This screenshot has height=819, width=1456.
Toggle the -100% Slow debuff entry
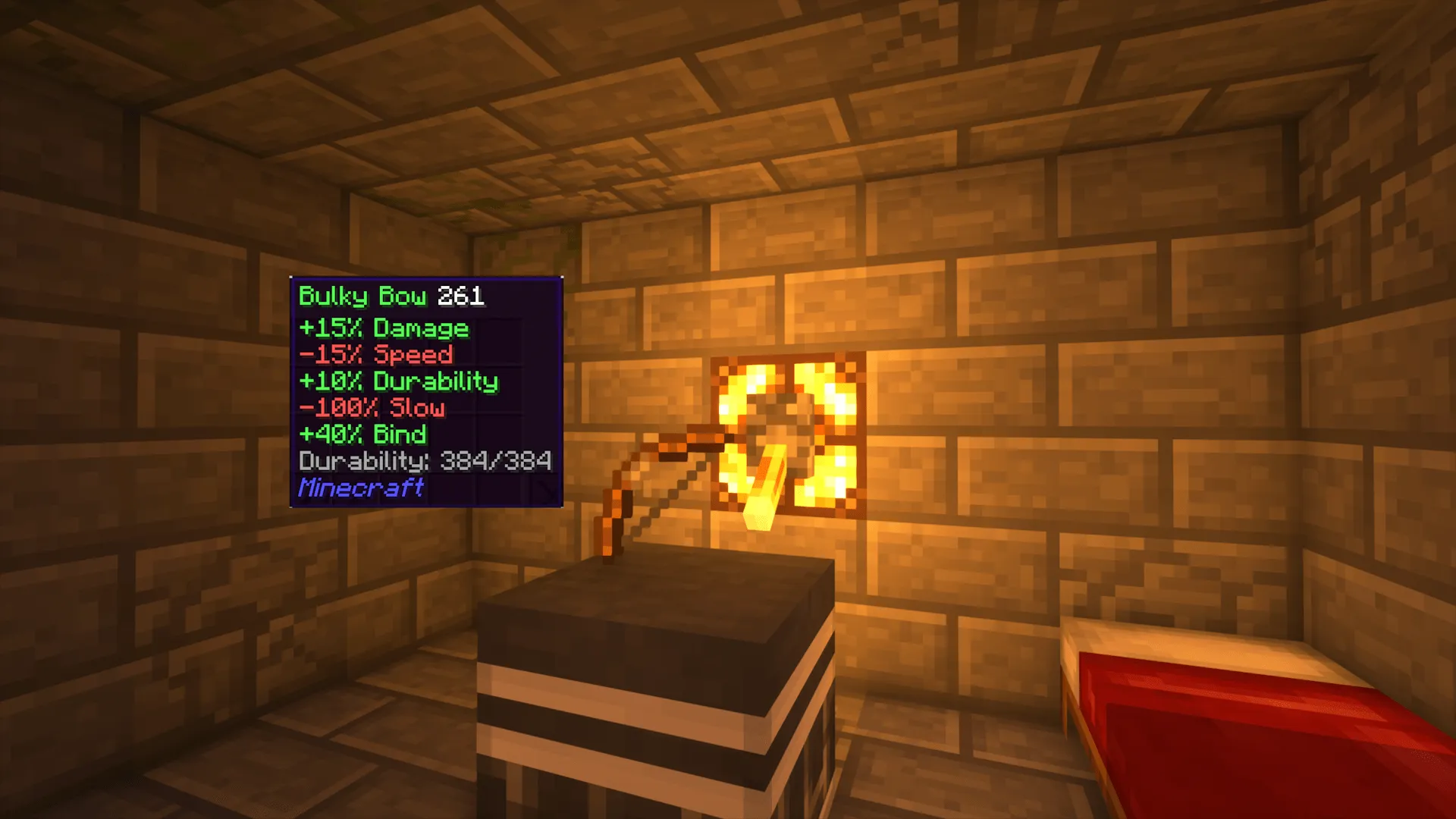point(372,408)
